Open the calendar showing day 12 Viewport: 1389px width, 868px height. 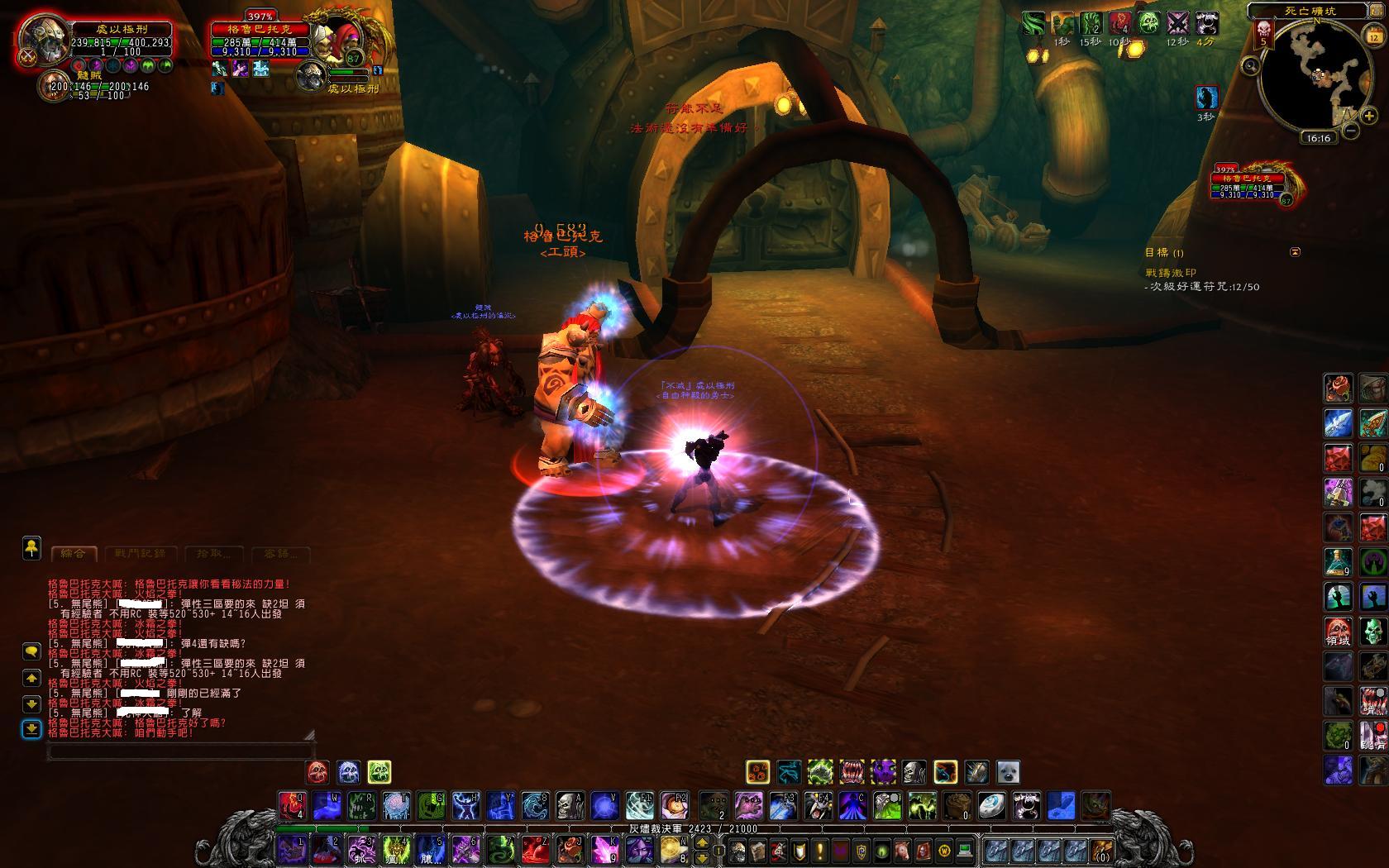pyautogui.click(x=1372, y=37)
